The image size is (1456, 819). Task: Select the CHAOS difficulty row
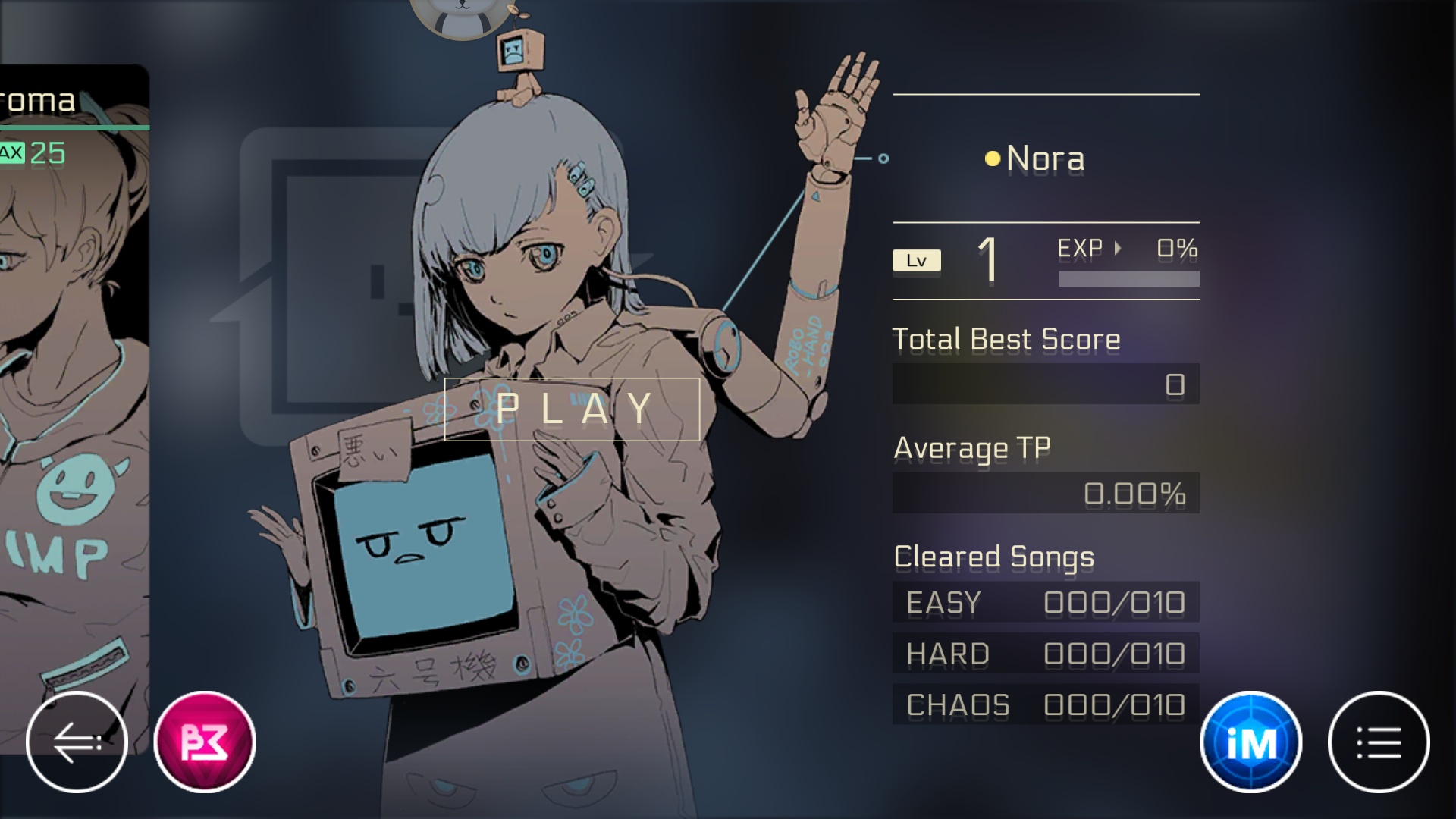(x=1046, y=704)
